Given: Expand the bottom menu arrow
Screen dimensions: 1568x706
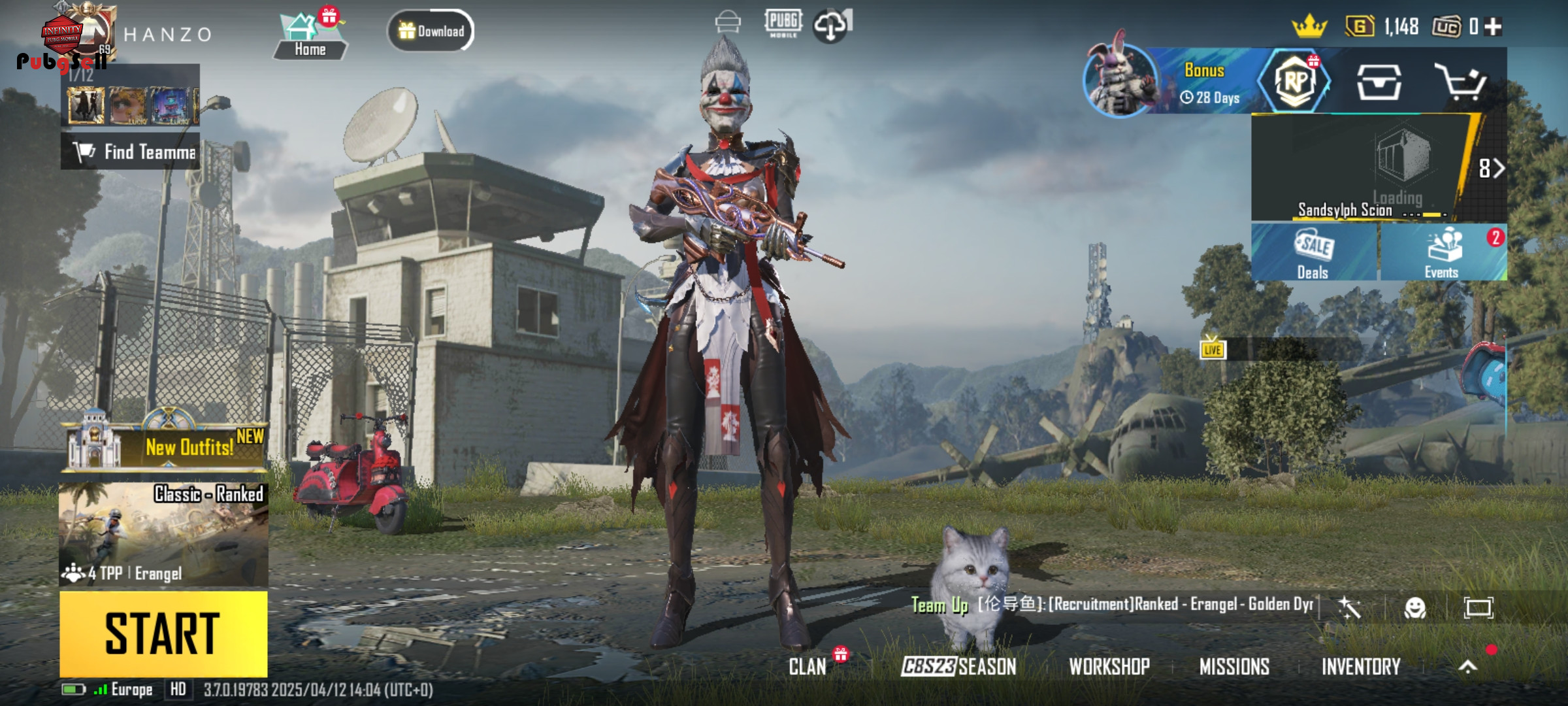Looking at the screenshot, I should (1467, 666).
